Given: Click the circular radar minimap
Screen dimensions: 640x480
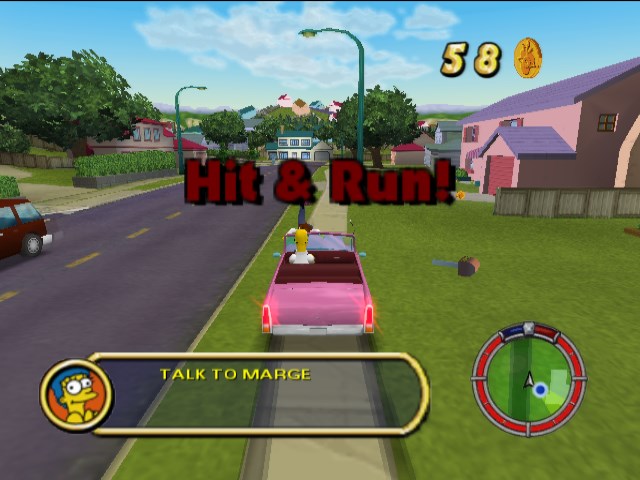Looking at the screenshot, I should point(528,378).
